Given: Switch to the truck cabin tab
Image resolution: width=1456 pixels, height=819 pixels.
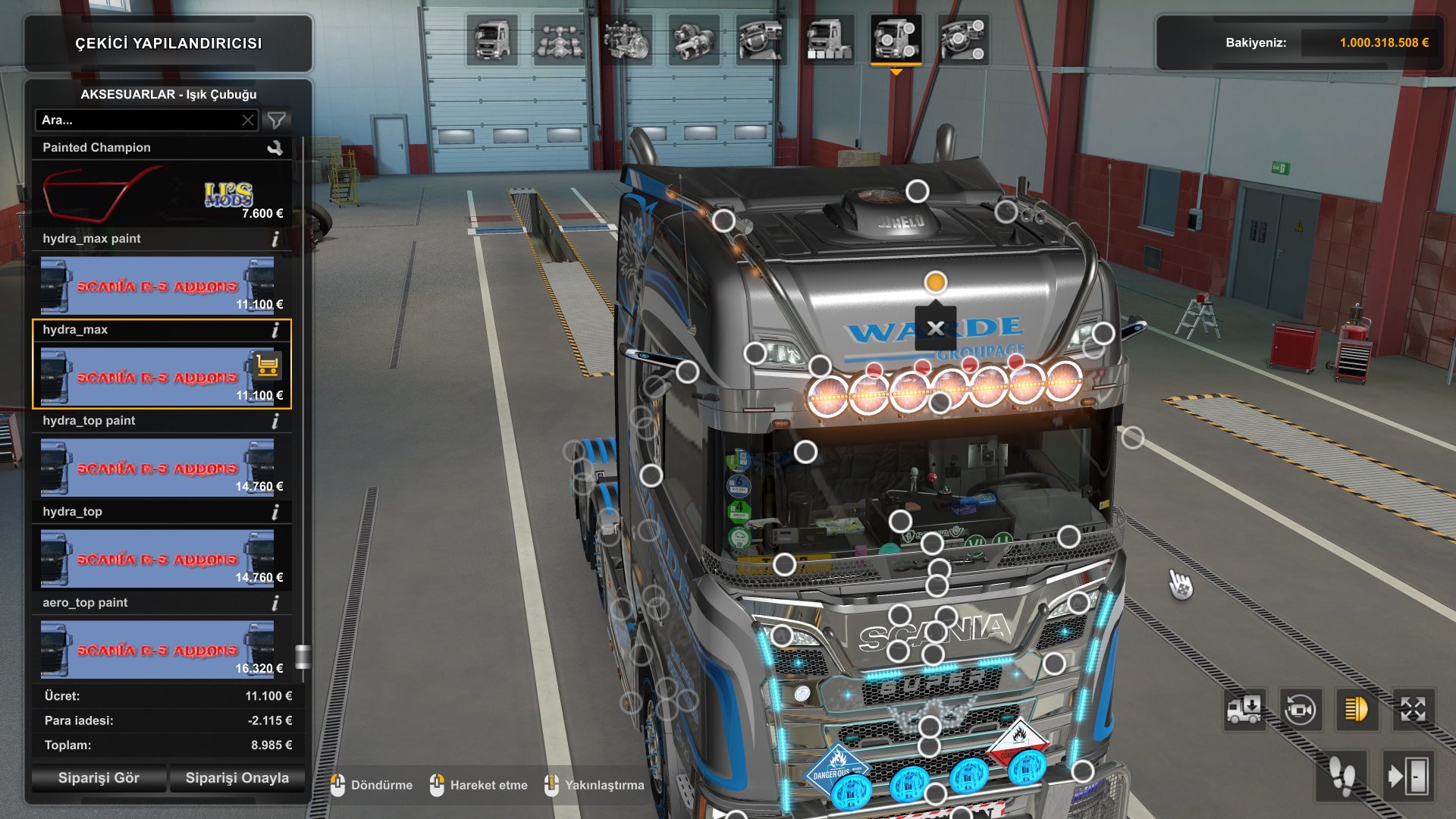Looking at the screenshot, I should [x=492, y=40].
